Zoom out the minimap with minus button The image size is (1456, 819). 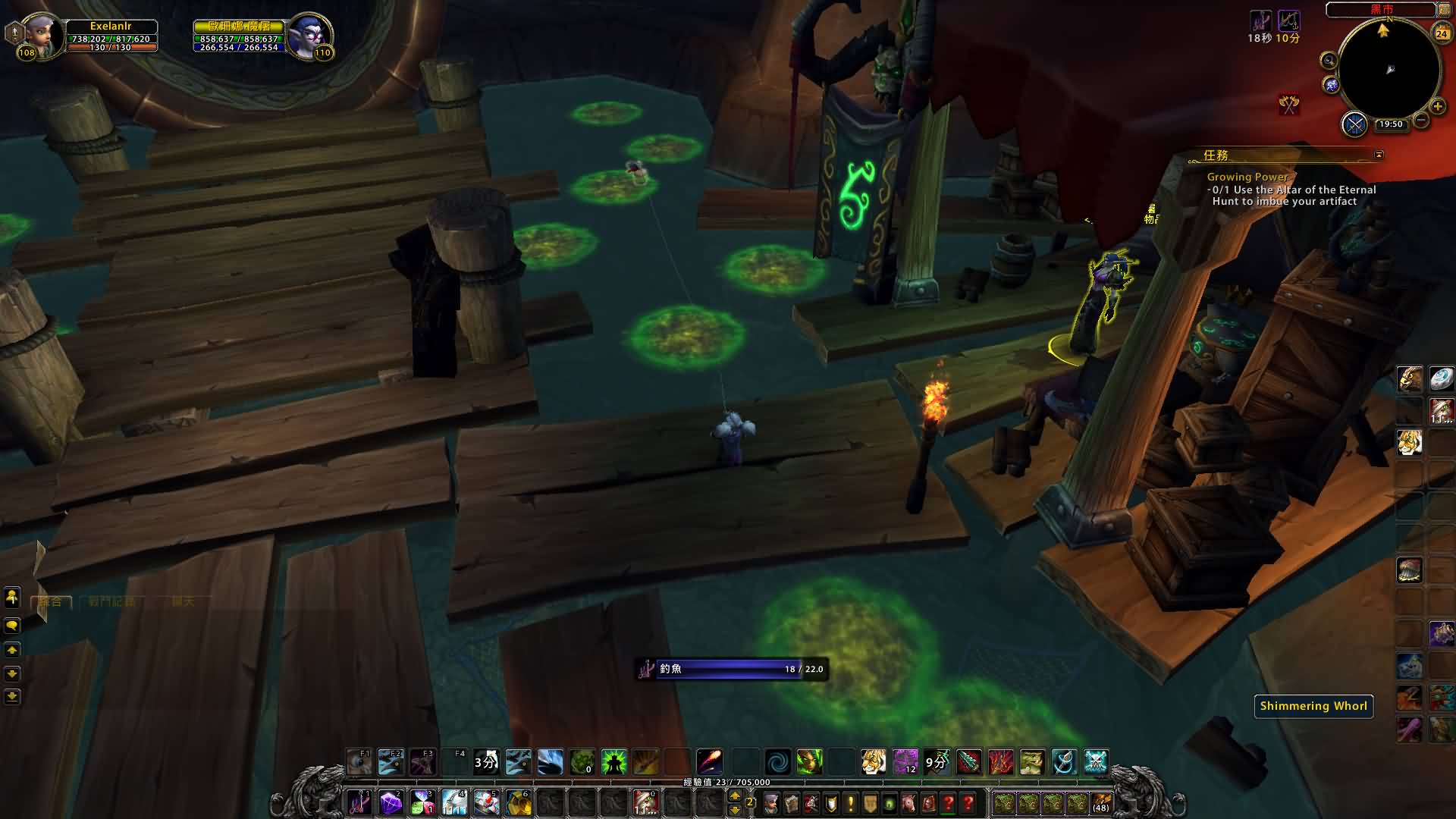coord(1421,121)
